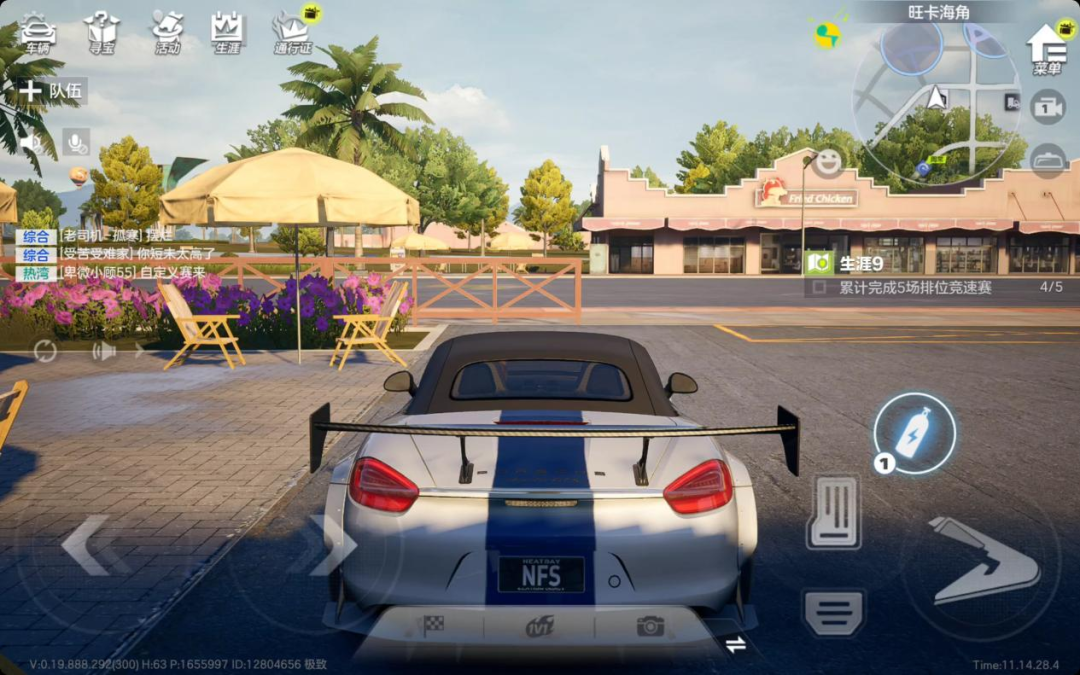This screenshot has width=1080, height=675.
Task: Open the 通行证 pass menu
Action: click(293, 32)
